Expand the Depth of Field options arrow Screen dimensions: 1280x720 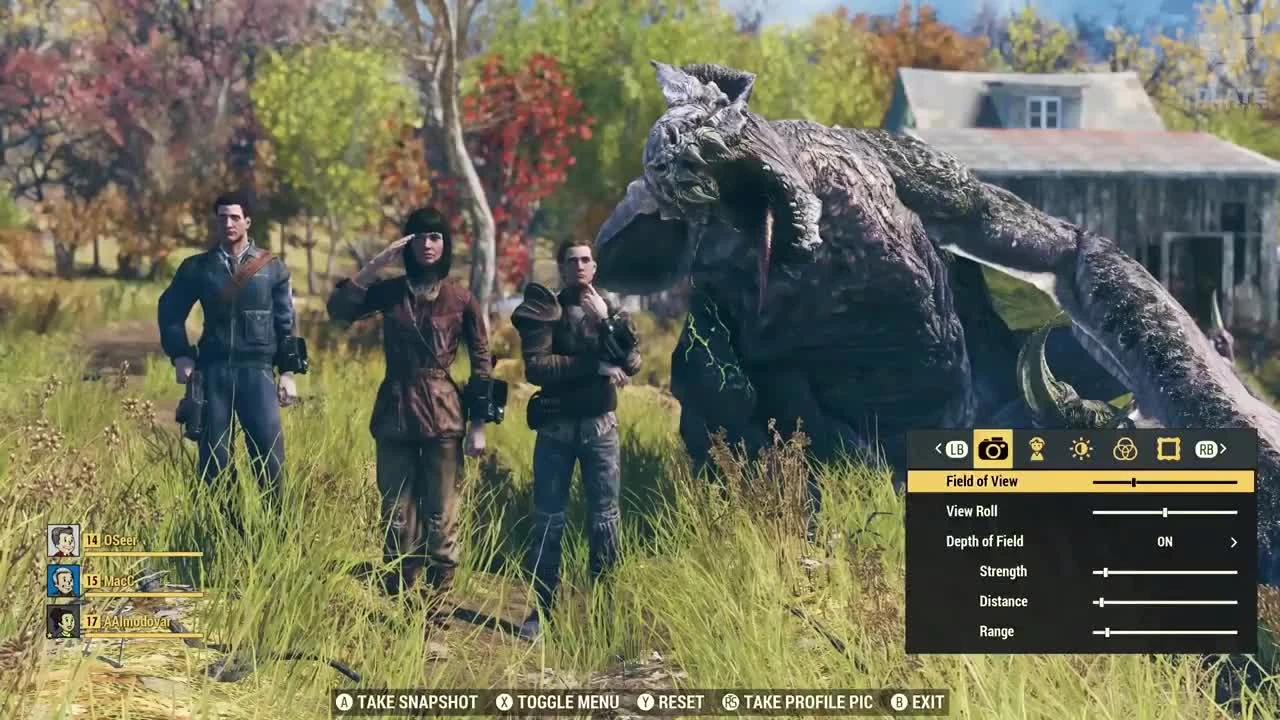coord(1236,541)
